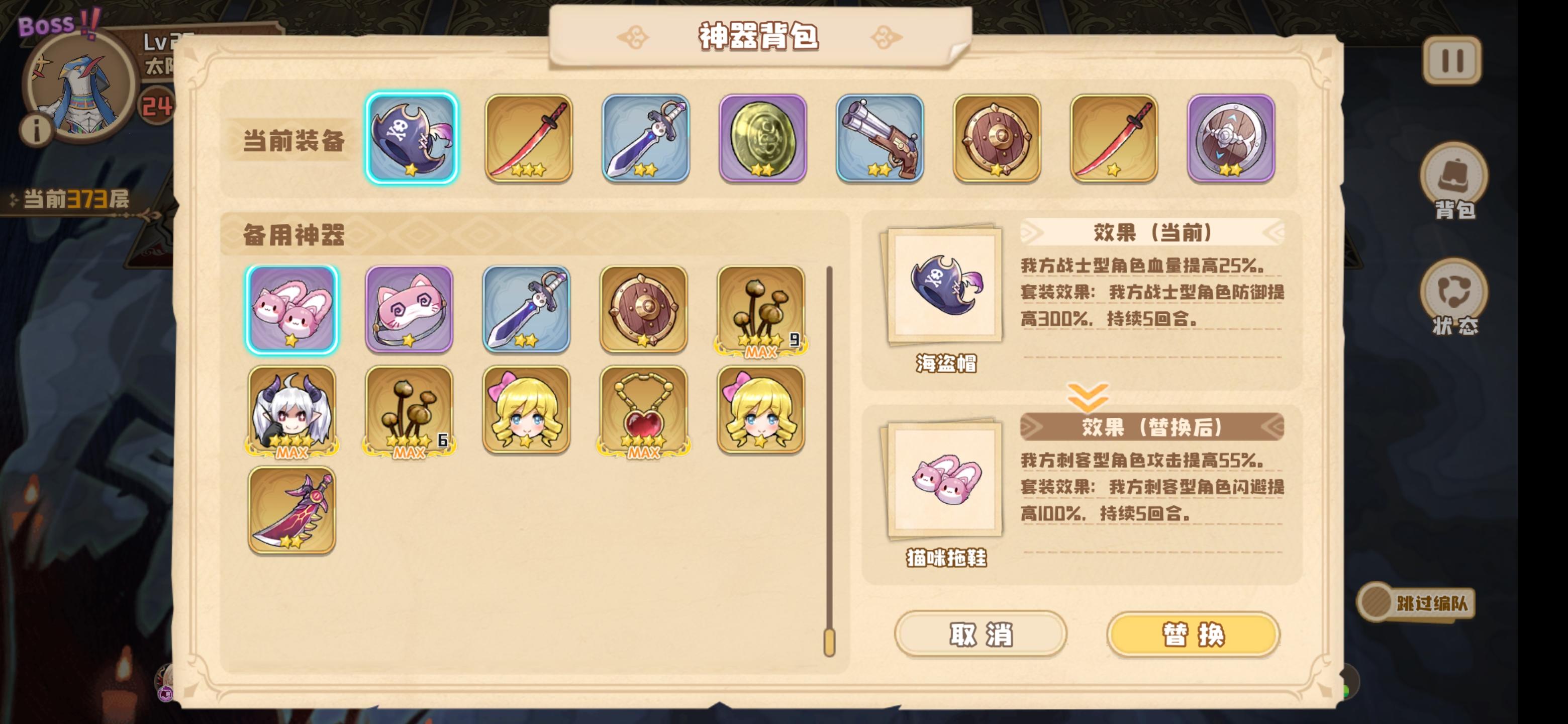
Task: Select the gold coin artifact in current equipment
Action: [762, 138]
